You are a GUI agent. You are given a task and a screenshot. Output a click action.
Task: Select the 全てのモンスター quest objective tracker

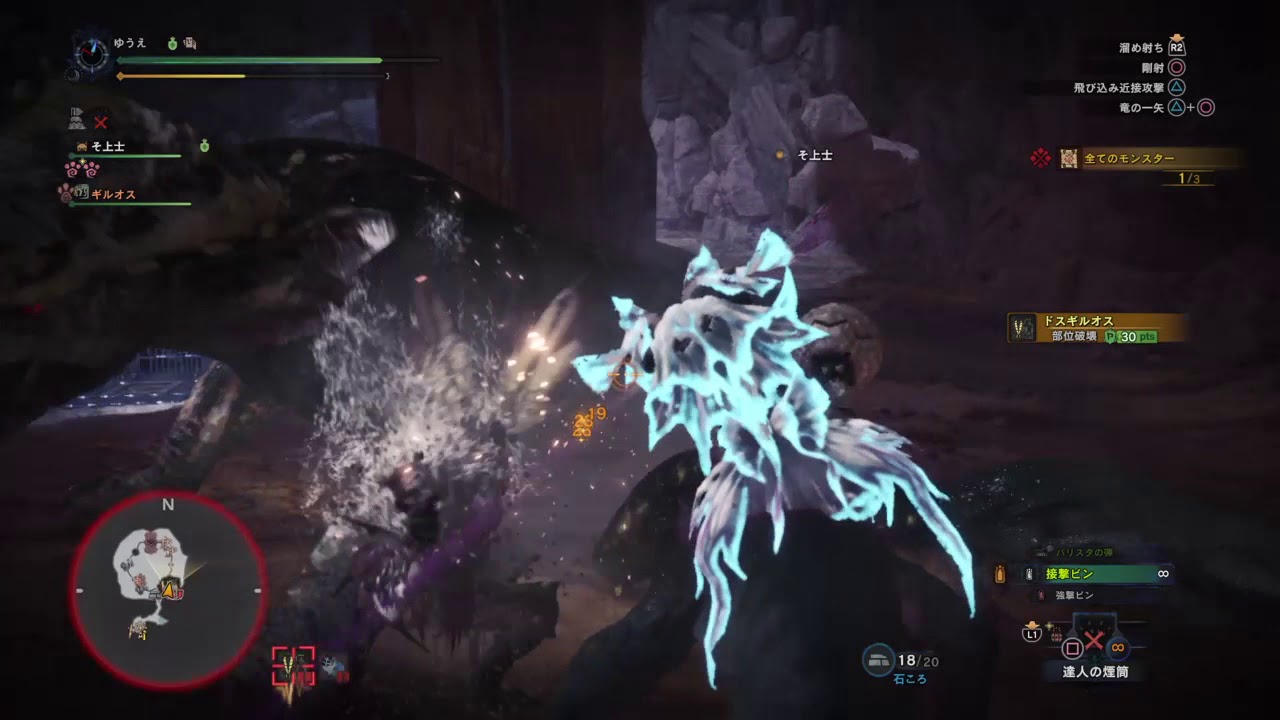click(1130, 158)
